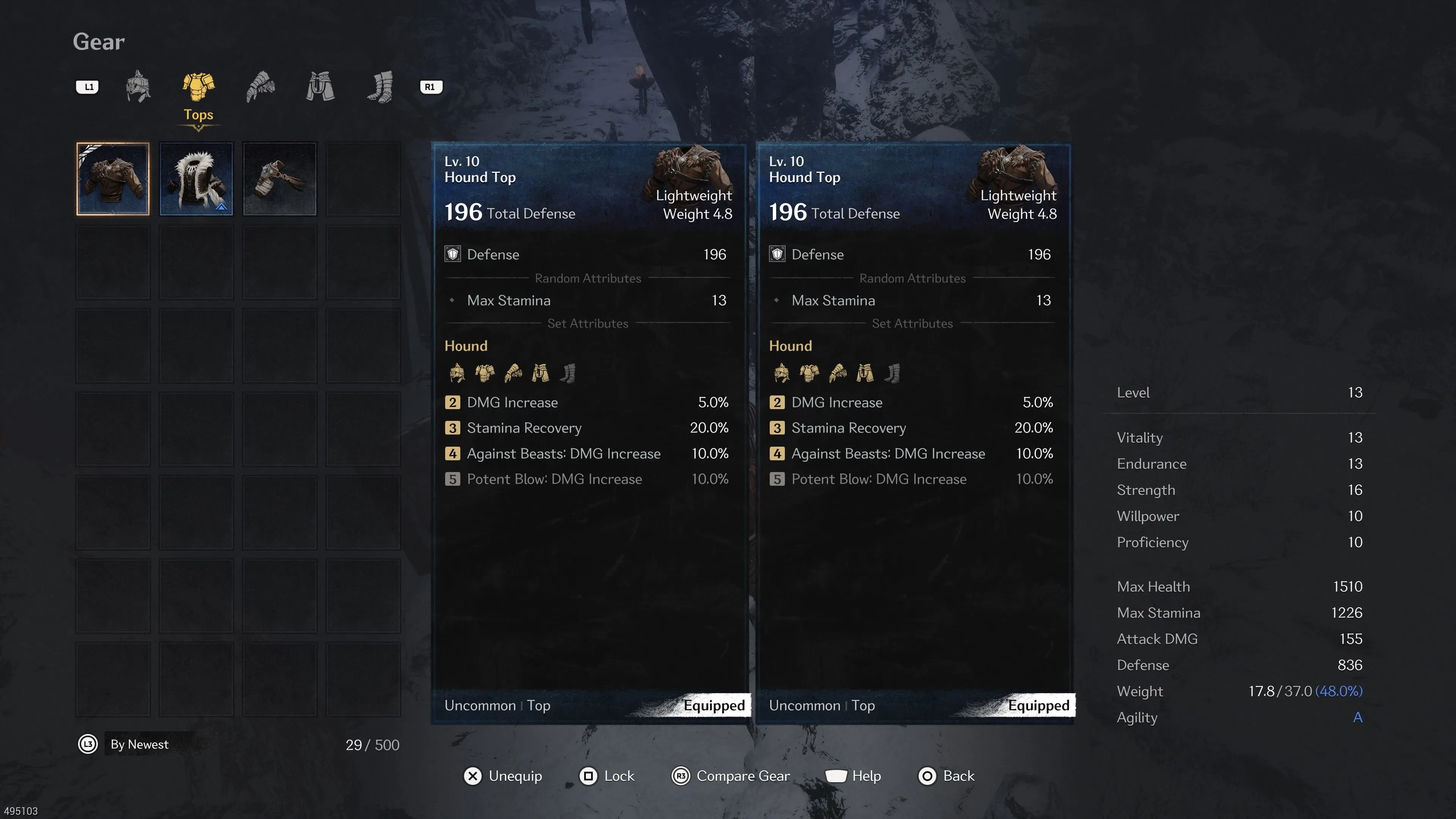Show the Help information

coord(853,776)
